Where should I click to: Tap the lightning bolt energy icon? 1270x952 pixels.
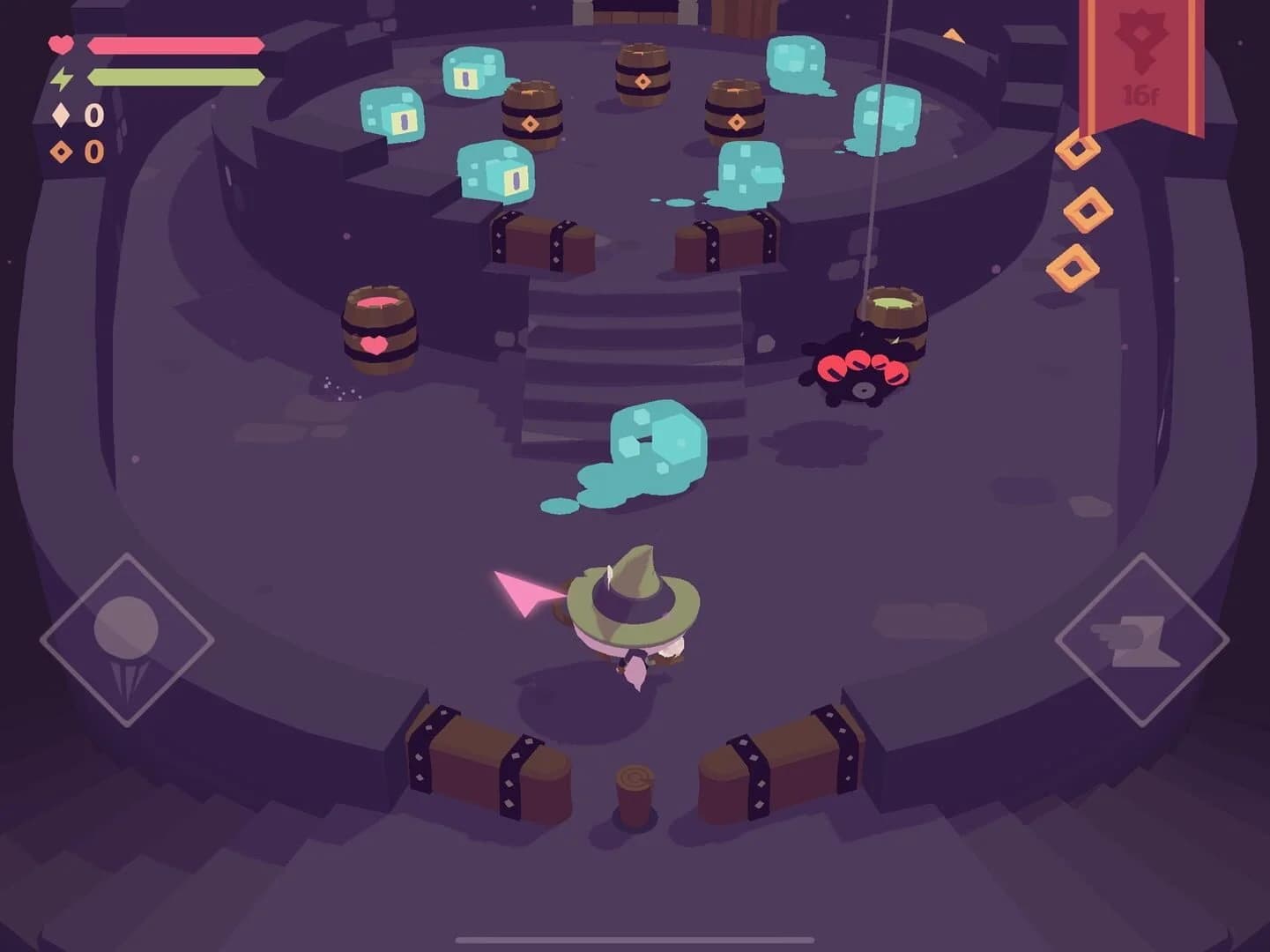point(62,78)
